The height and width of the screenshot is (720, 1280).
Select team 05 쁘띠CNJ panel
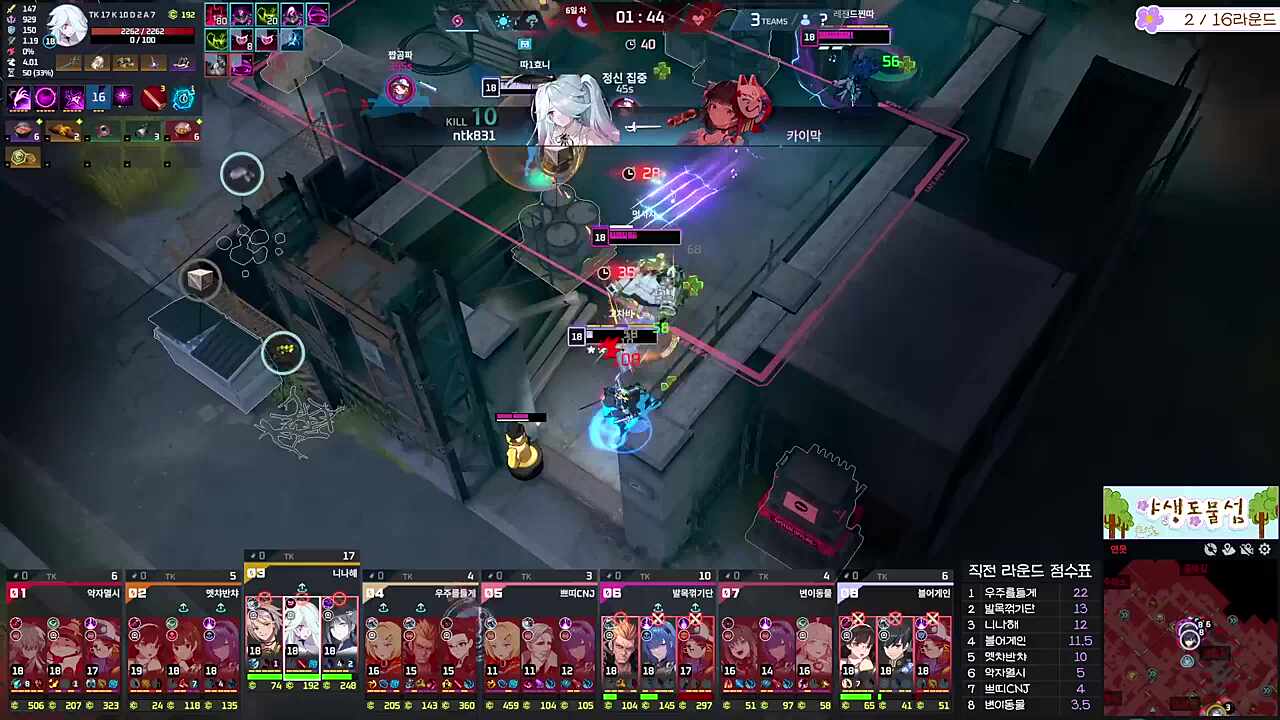pyautogui.click(x=539, y=640)
